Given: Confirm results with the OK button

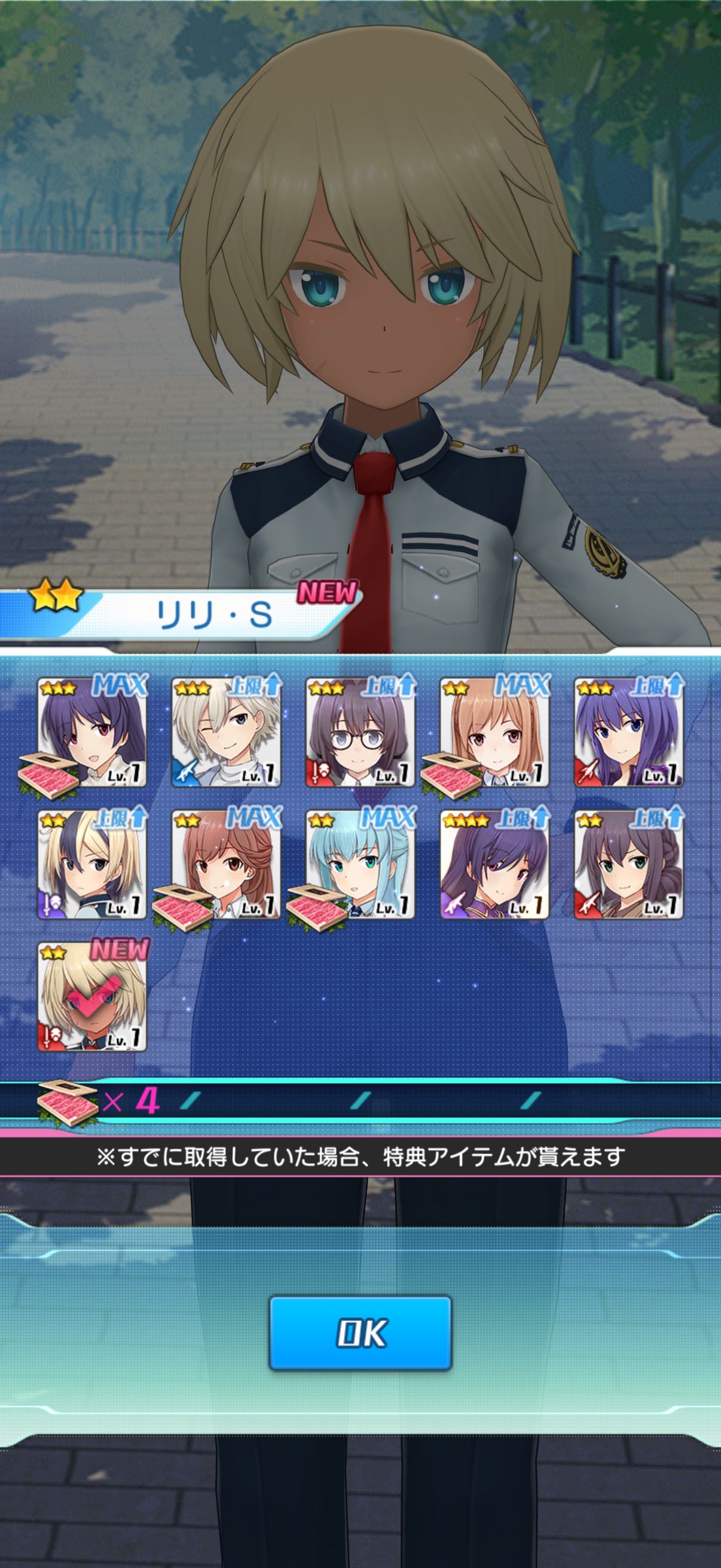Looking at the screenshot, I should point(360,1332).
